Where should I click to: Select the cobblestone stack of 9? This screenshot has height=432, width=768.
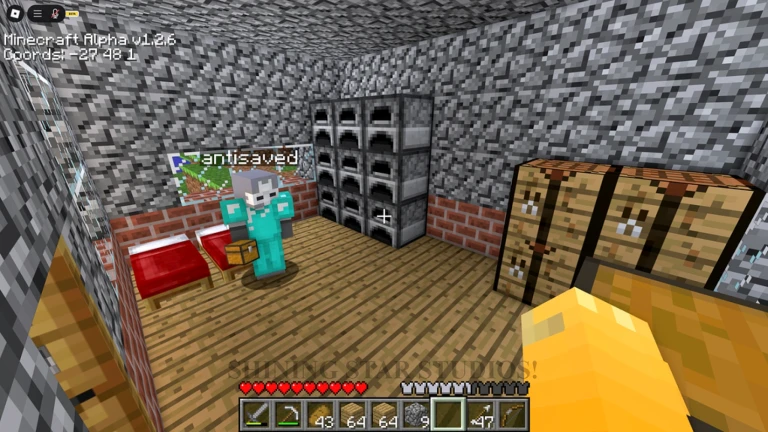[x=417, y=413]
